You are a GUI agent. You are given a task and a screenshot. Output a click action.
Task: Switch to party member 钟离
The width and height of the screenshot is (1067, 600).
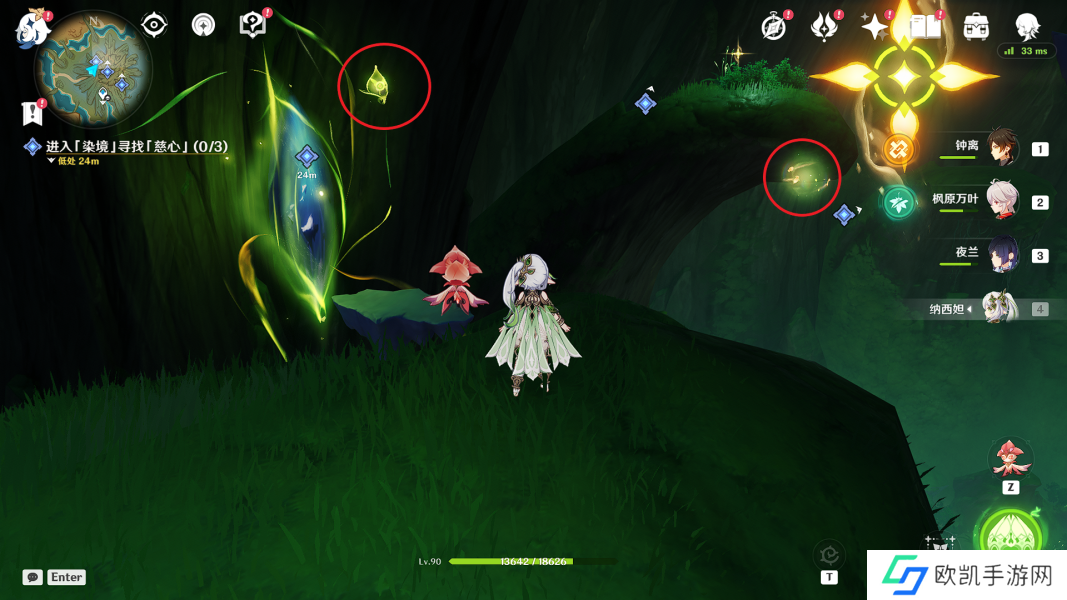tap(1002, 148)
